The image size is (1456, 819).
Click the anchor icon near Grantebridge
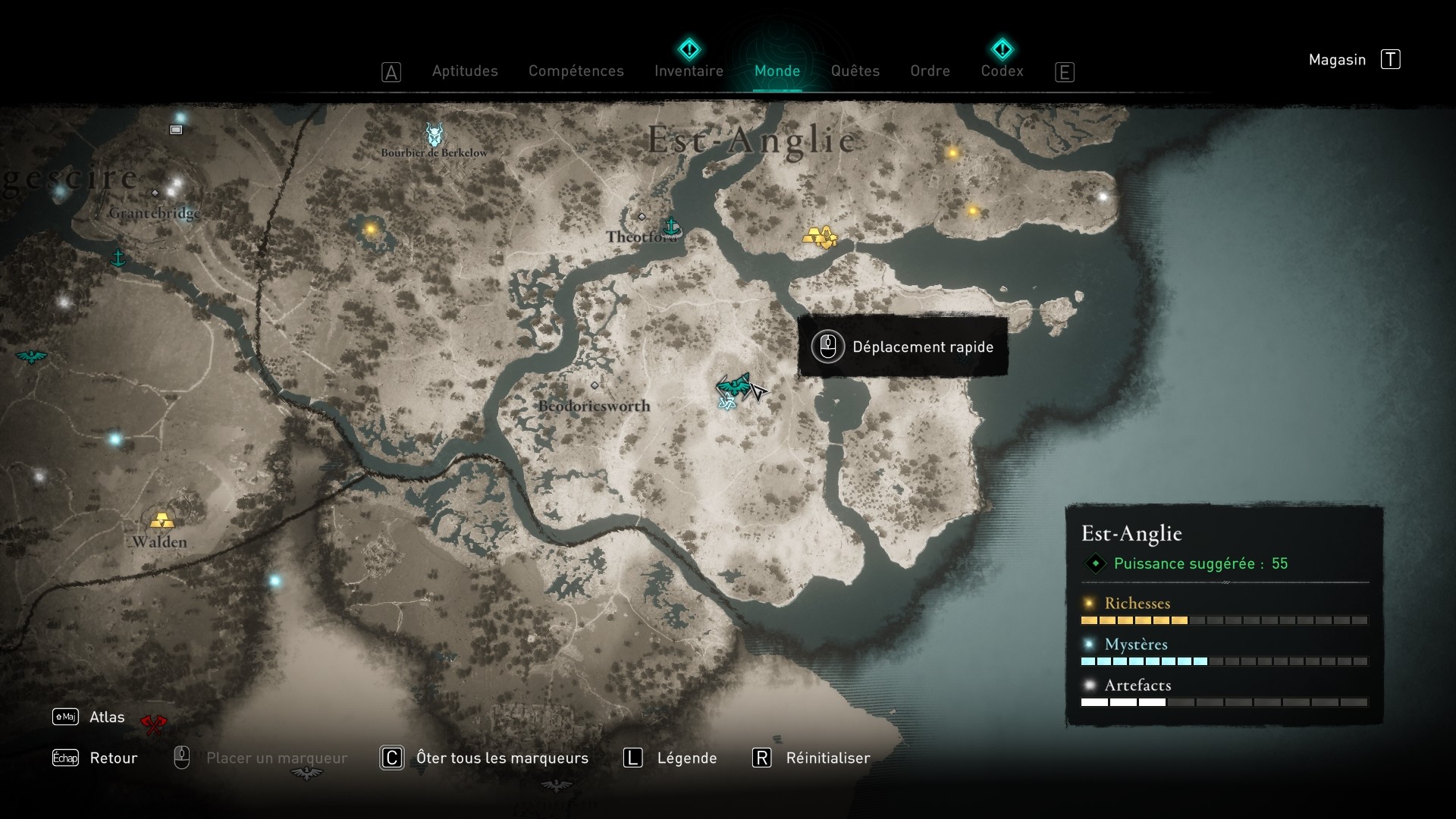point(117,258)
